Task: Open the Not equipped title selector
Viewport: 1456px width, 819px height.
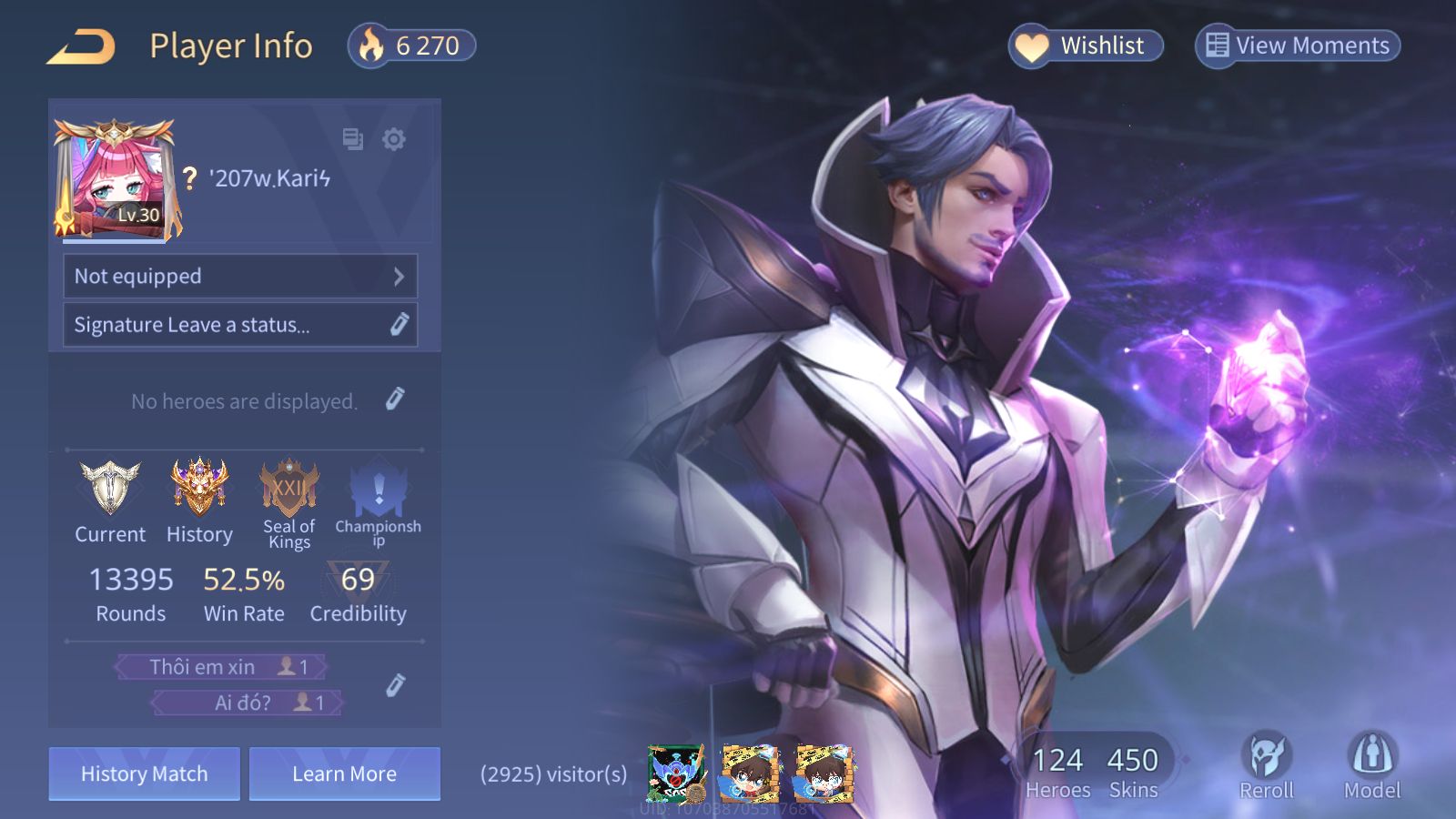Action: click(x=240, y=276)
